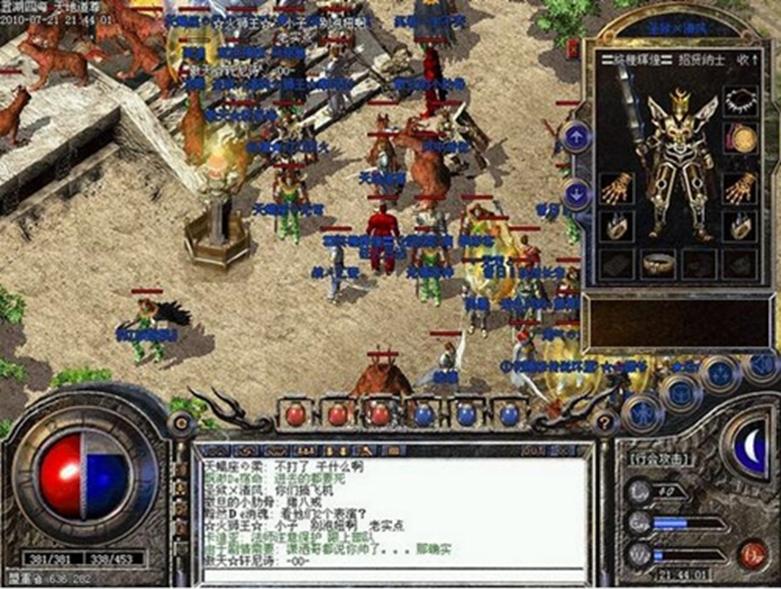The image size is (781, 589).
Task: Select the gold medal equipment slot
Action: click(741, 138)
